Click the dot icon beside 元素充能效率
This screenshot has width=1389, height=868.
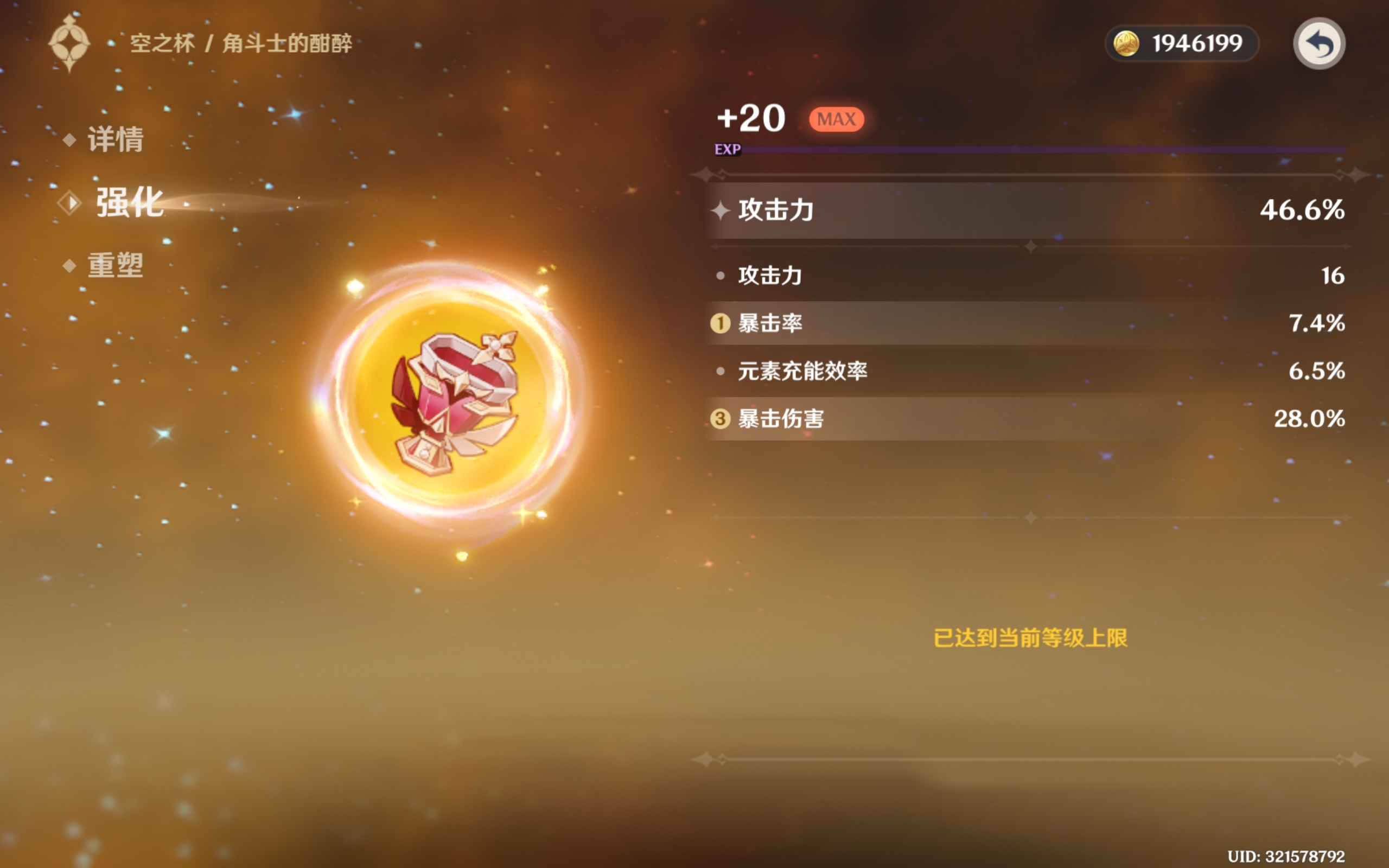click(x=721, y=372)
